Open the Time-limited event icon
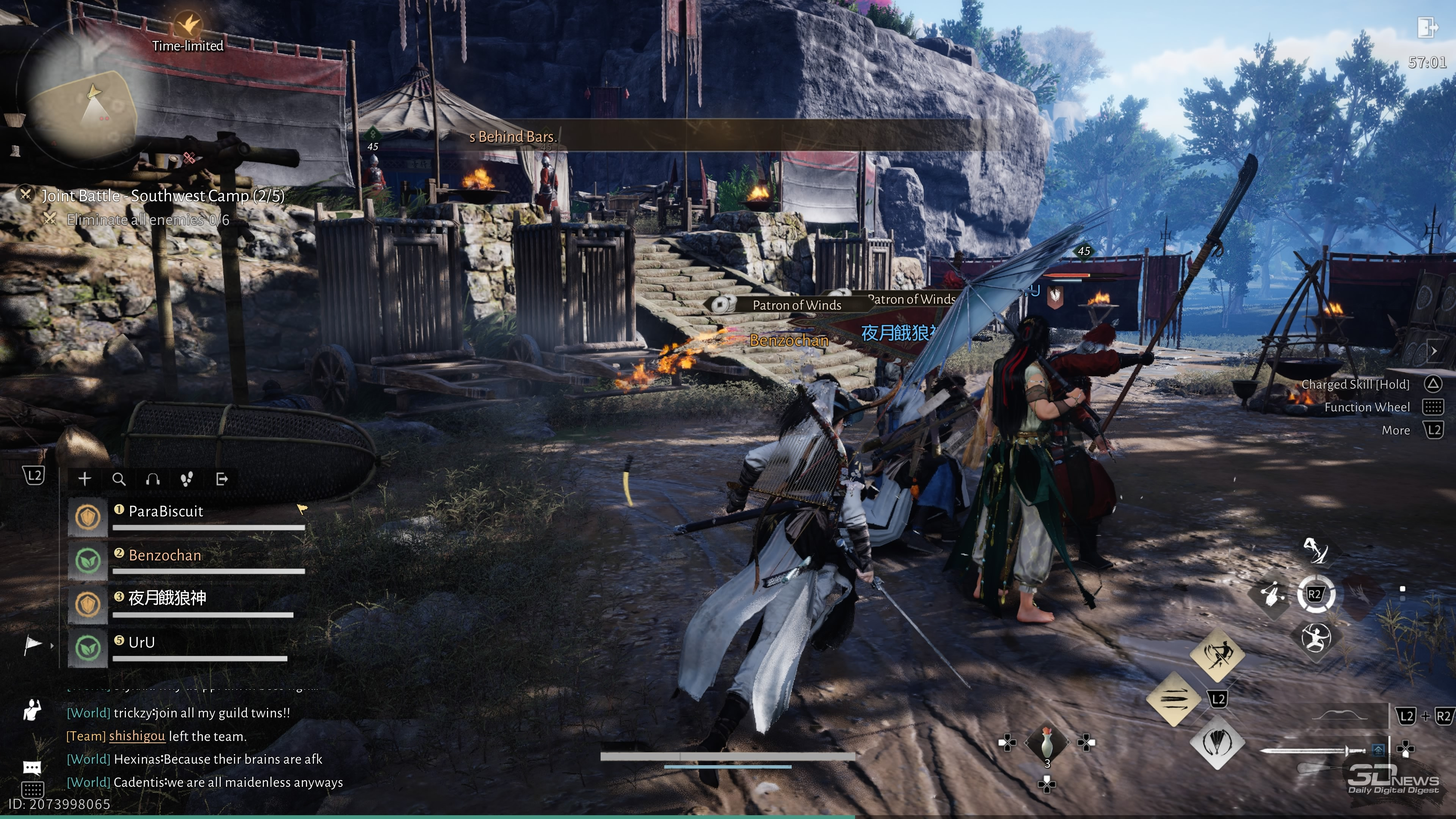 coord(188,25)
